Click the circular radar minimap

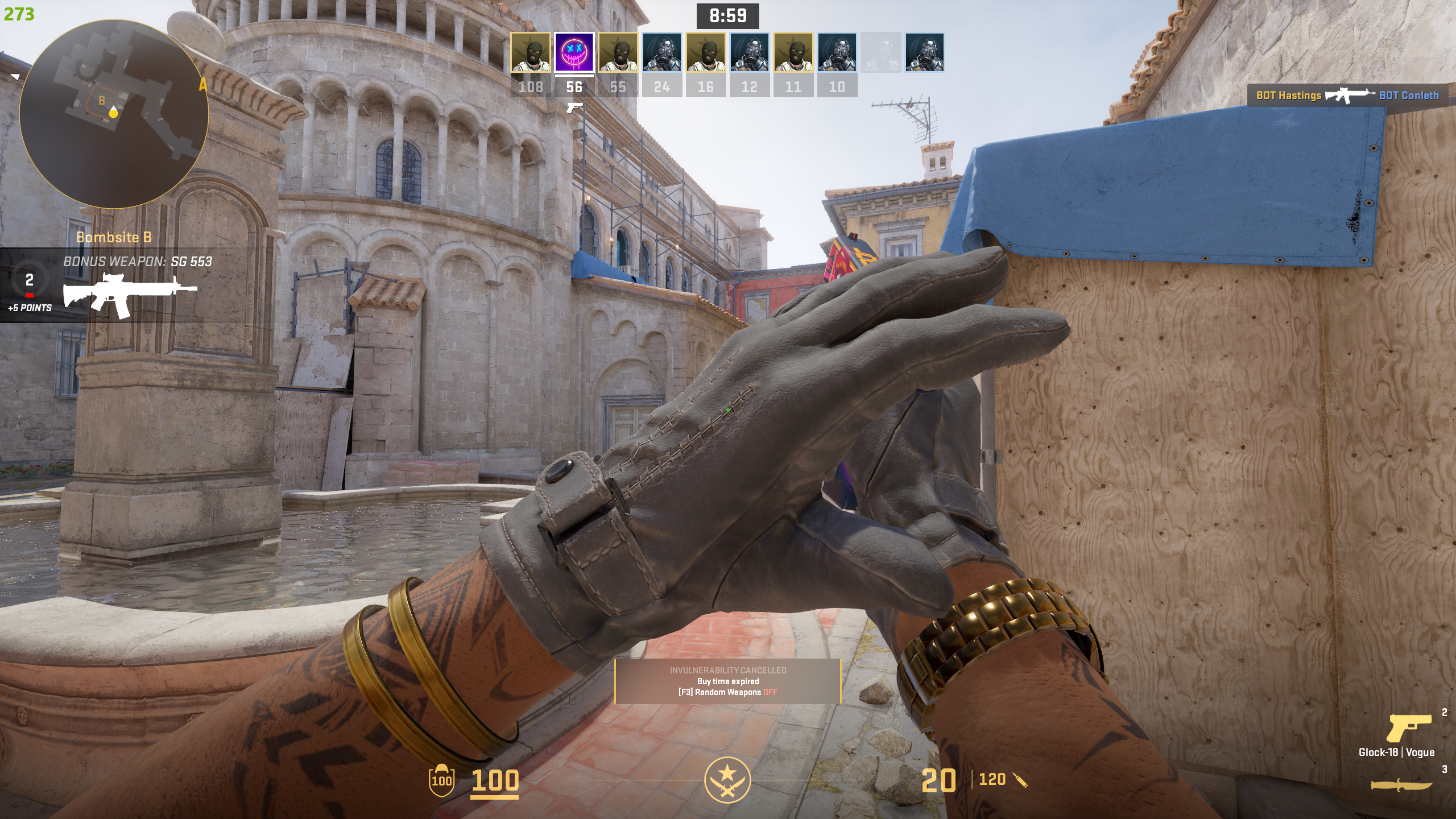114,114
